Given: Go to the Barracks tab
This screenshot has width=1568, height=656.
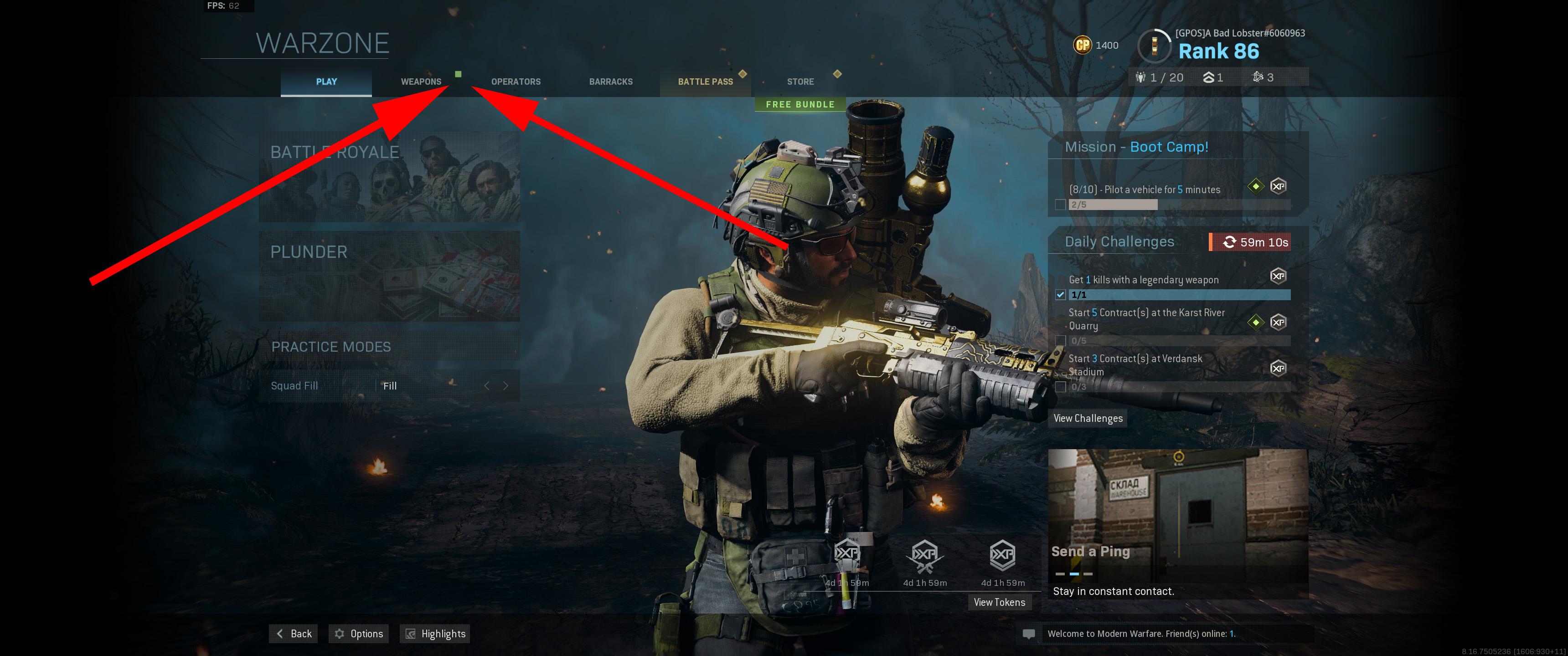Looking at the screenshot, I should pyautogui.click(x=610, y=82).
